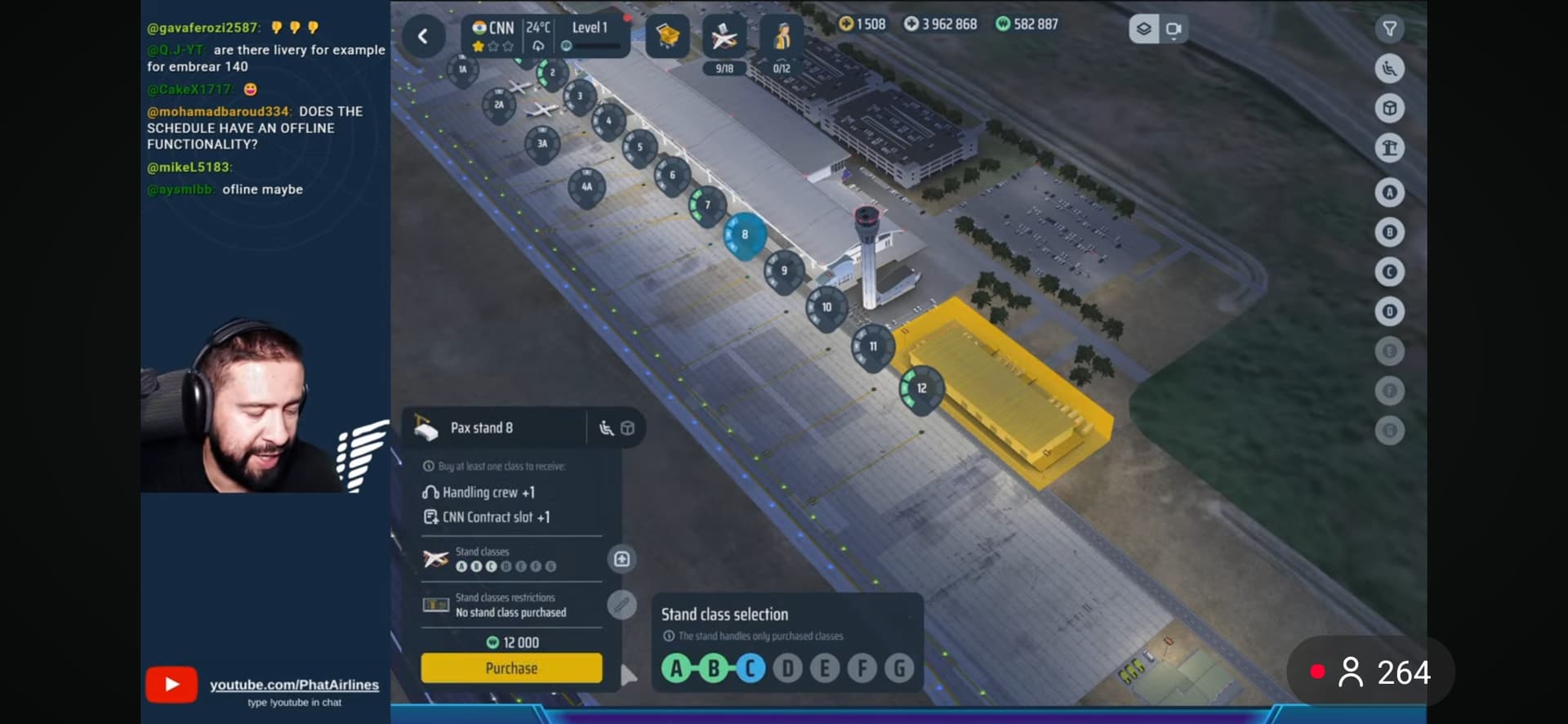The height and width of the screenshot is (724, 1568).
Task: Pick stand class C in selection
Action: (x=751, y=669)
